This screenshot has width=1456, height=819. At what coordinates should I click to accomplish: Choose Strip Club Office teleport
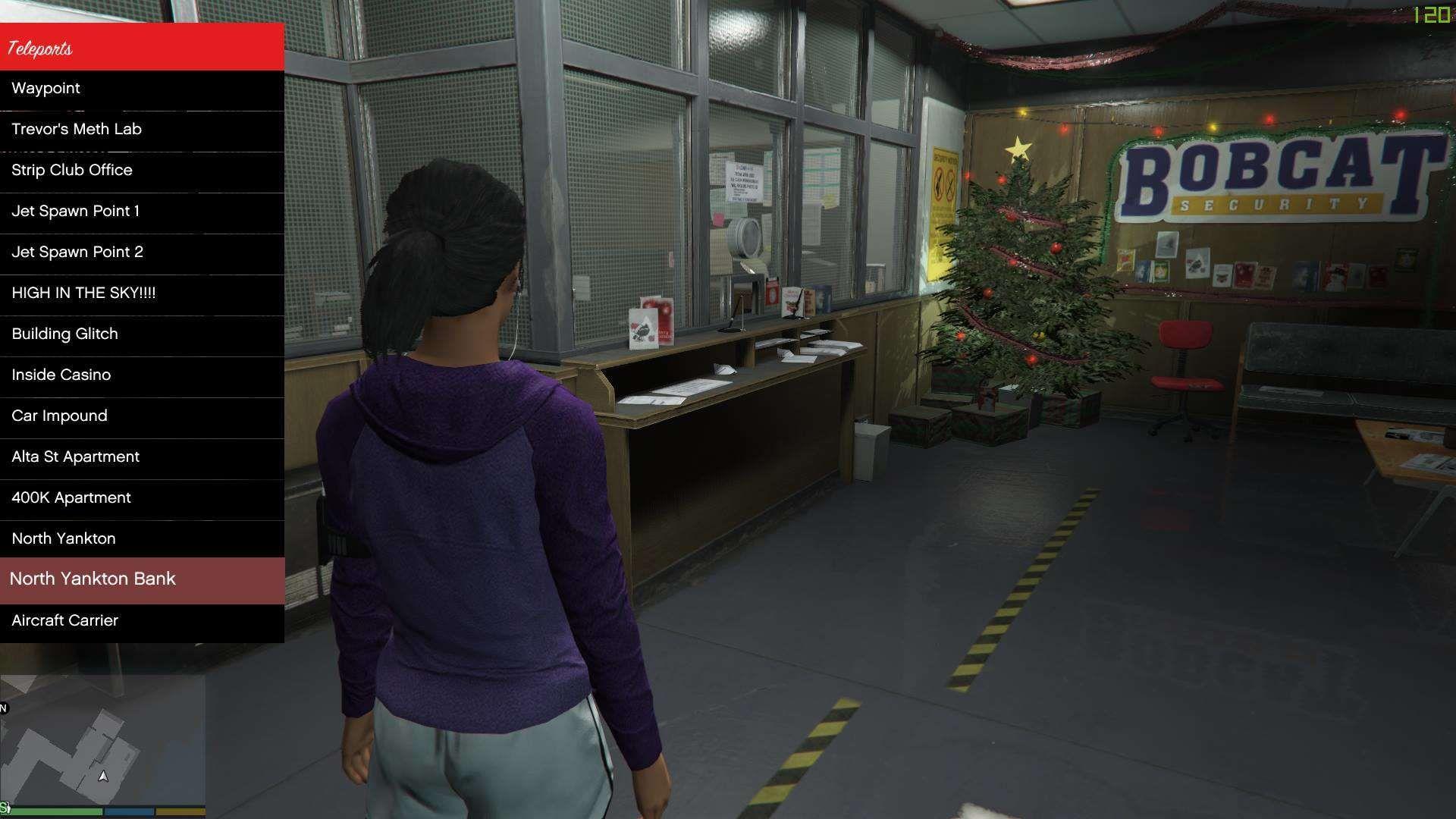[x=142, y=171]
